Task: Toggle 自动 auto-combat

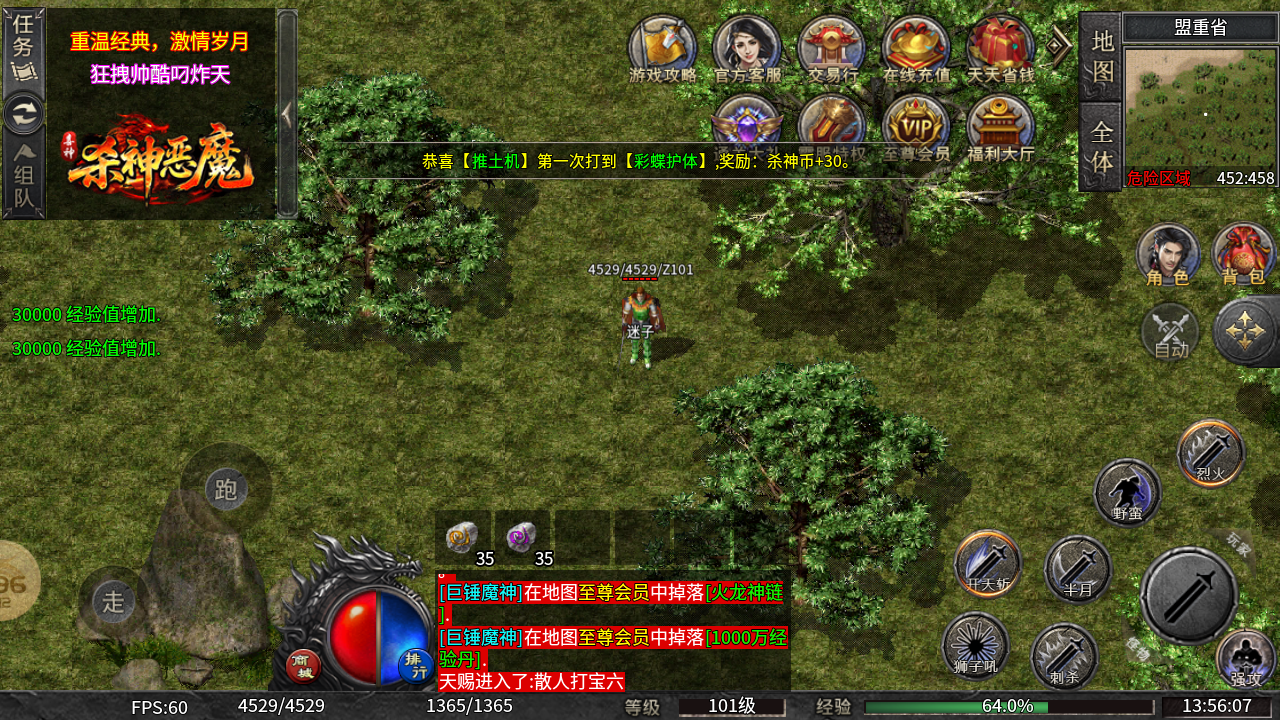Action: pyautogui.click(x=1170, y=332)
